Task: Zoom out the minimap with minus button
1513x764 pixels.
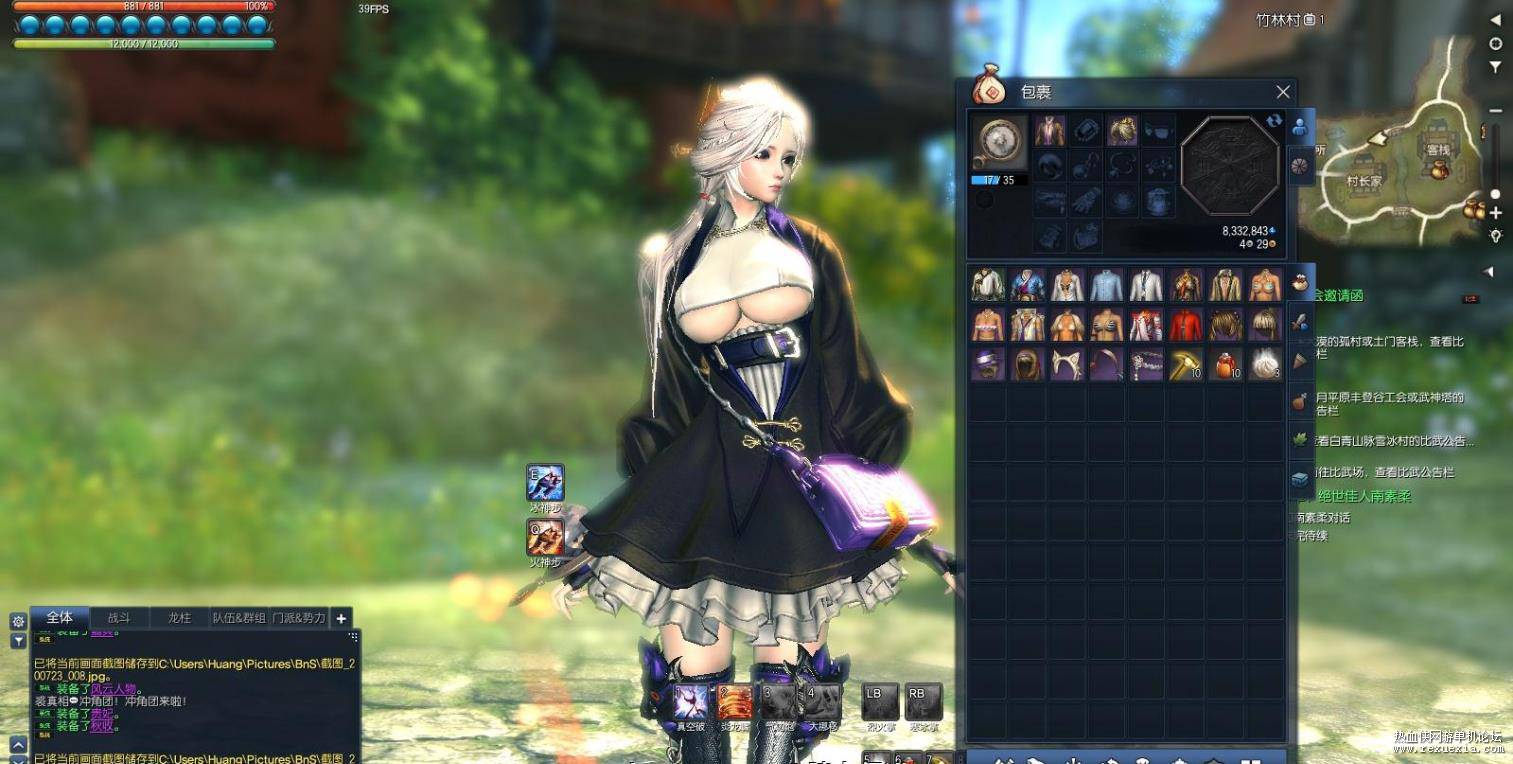Action: (x=1495, y=110)
